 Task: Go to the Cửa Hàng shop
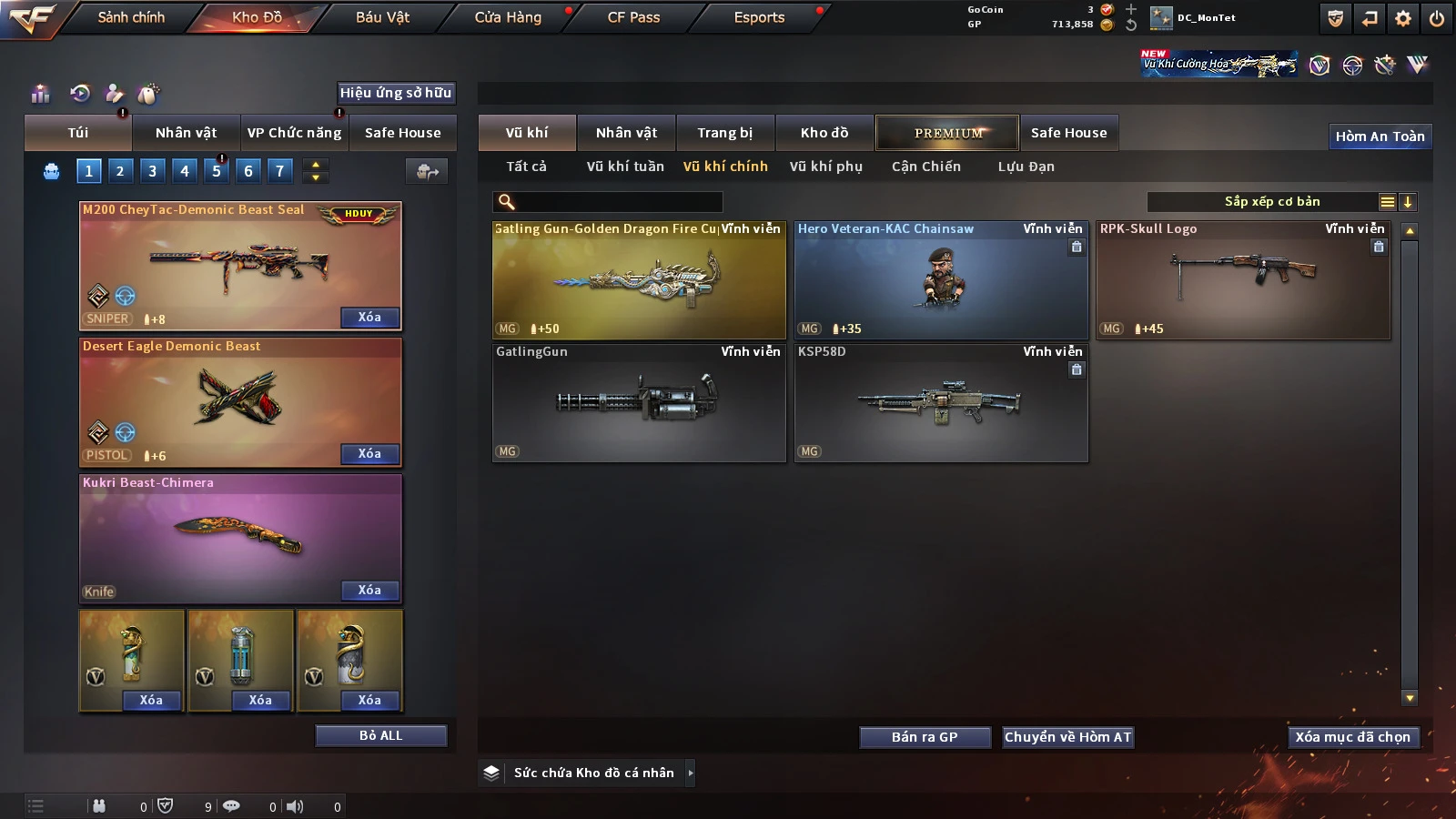[508, 17]
